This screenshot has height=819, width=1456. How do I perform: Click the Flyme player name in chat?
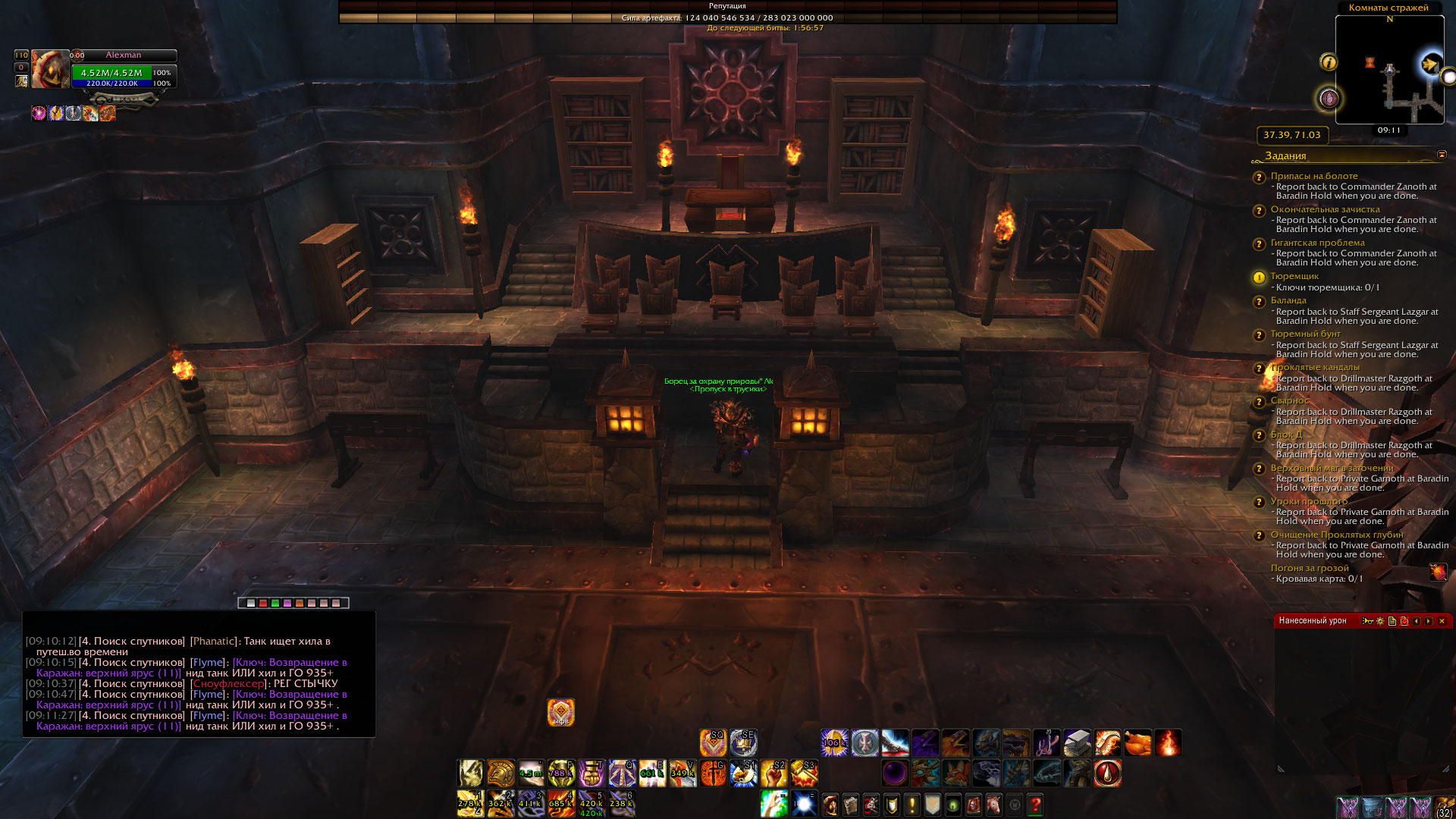[x=208, y=662]
